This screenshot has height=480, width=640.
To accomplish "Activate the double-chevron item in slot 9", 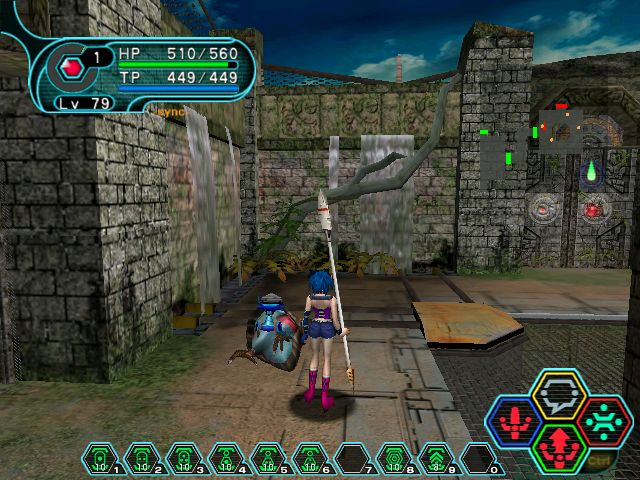I will [436, 460].
